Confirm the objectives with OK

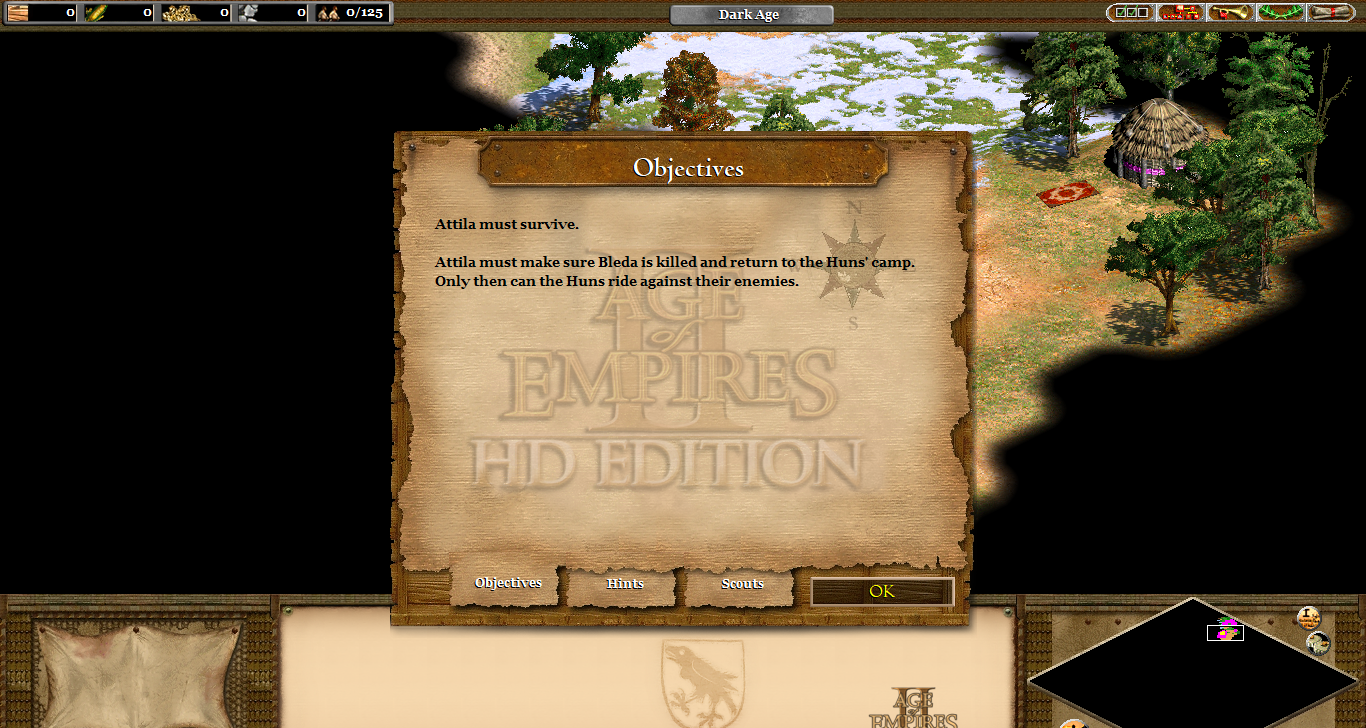point(881,591)
